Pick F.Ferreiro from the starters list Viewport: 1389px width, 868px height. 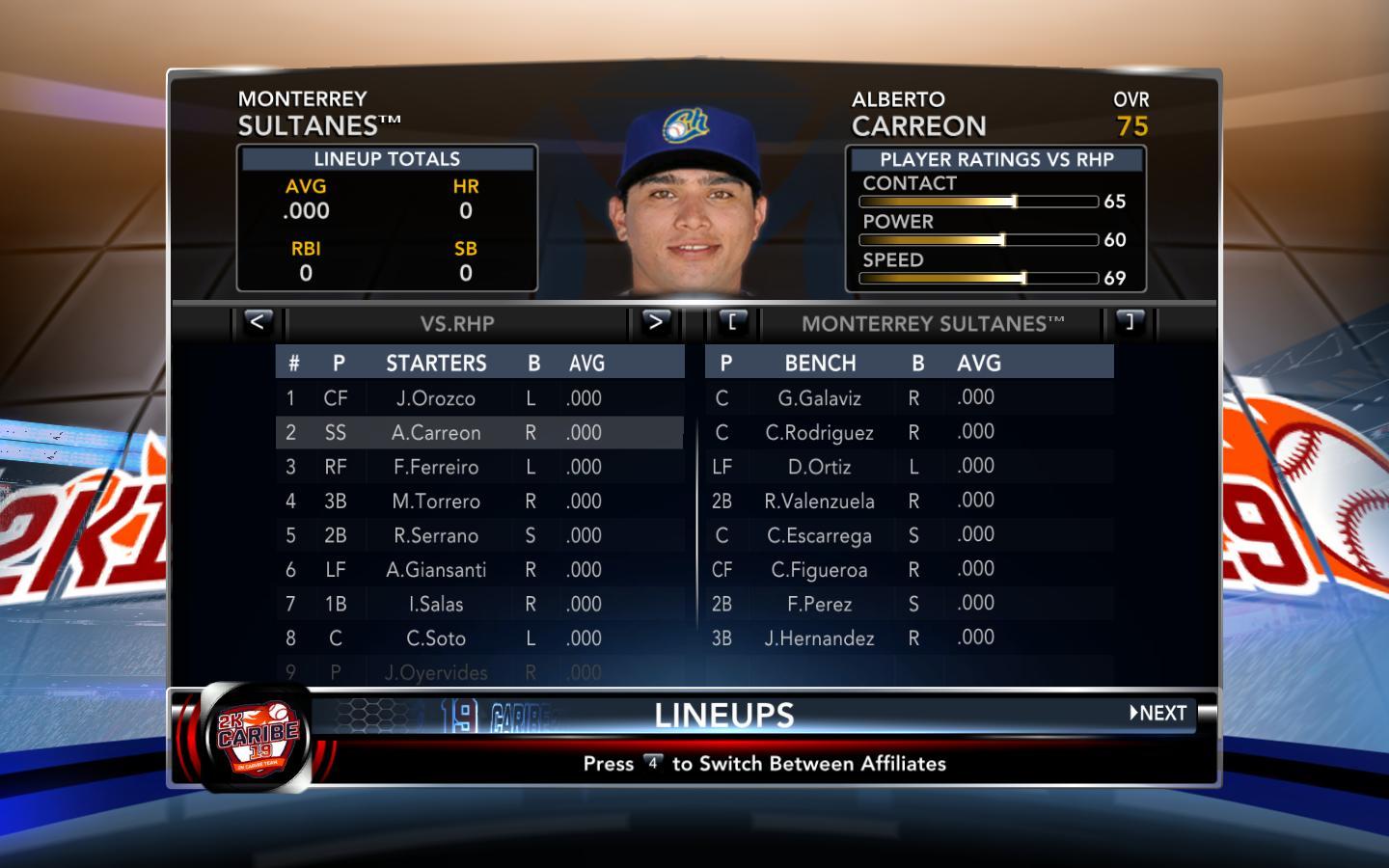point(435,468)
